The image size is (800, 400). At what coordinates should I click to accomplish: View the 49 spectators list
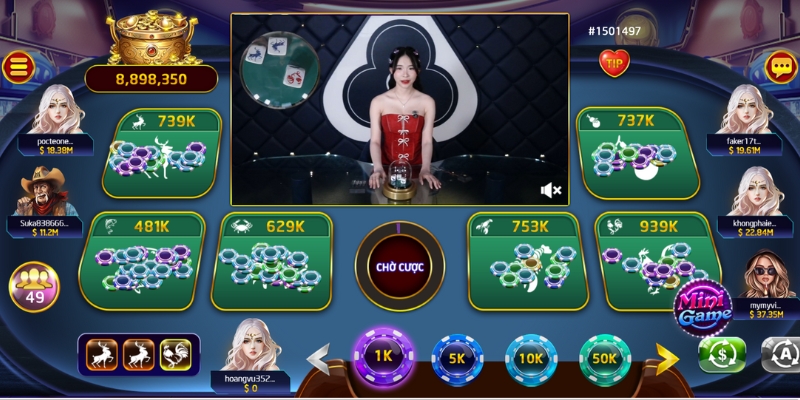pyautogui.click(x=34, y=286)
